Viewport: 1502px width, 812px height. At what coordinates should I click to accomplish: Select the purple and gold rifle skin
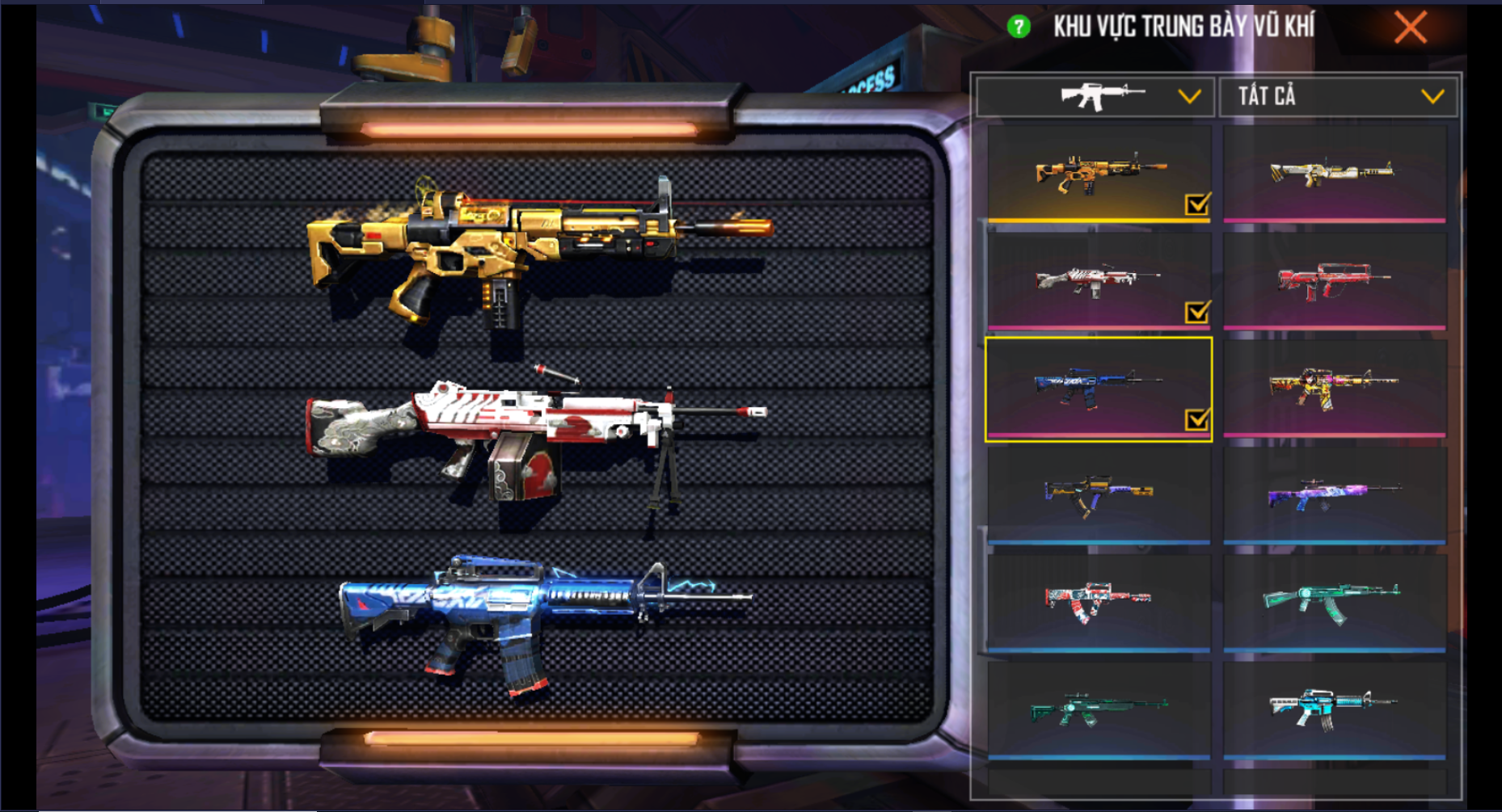point(1099,494)
